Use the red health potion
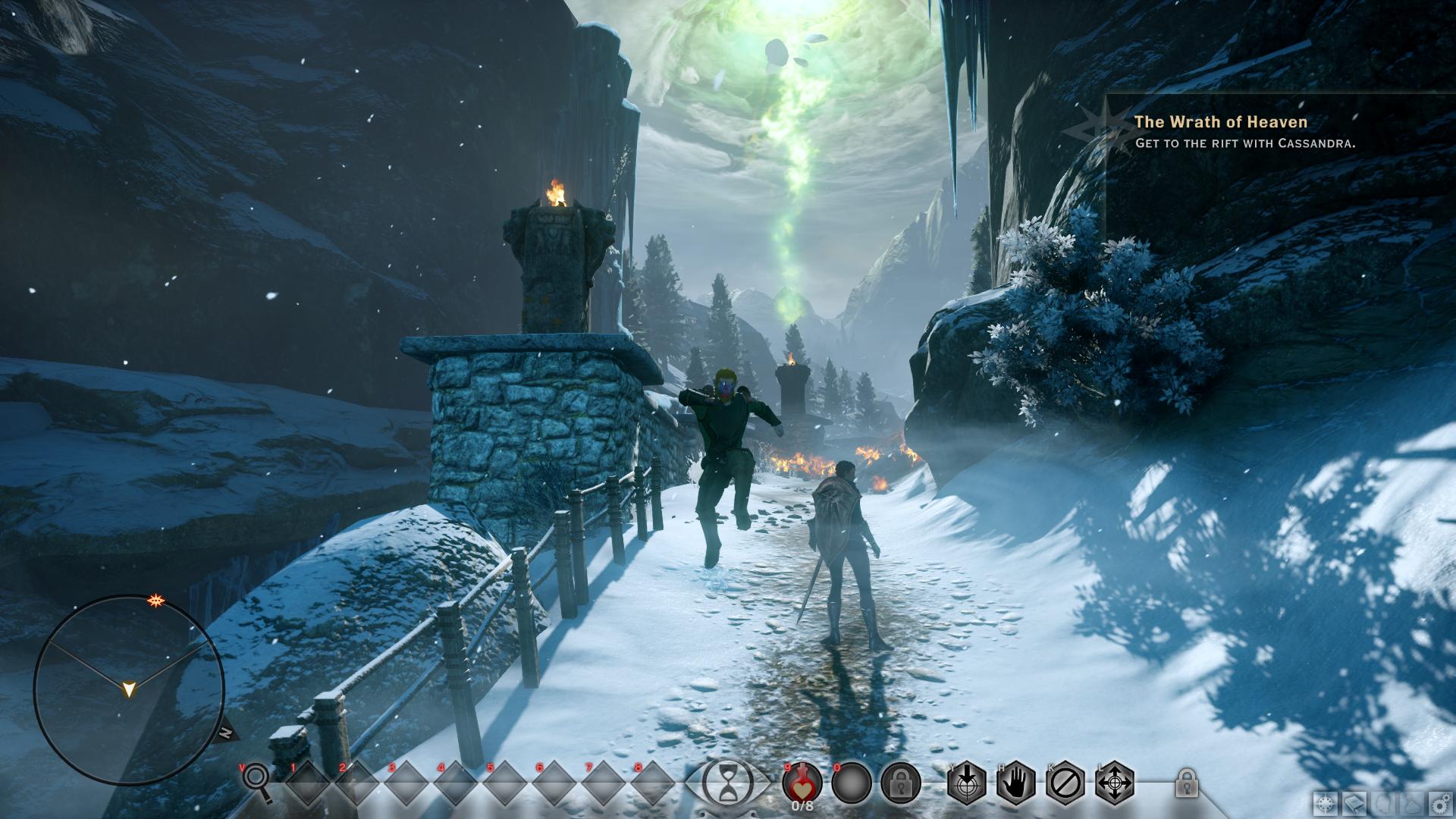 802,782
